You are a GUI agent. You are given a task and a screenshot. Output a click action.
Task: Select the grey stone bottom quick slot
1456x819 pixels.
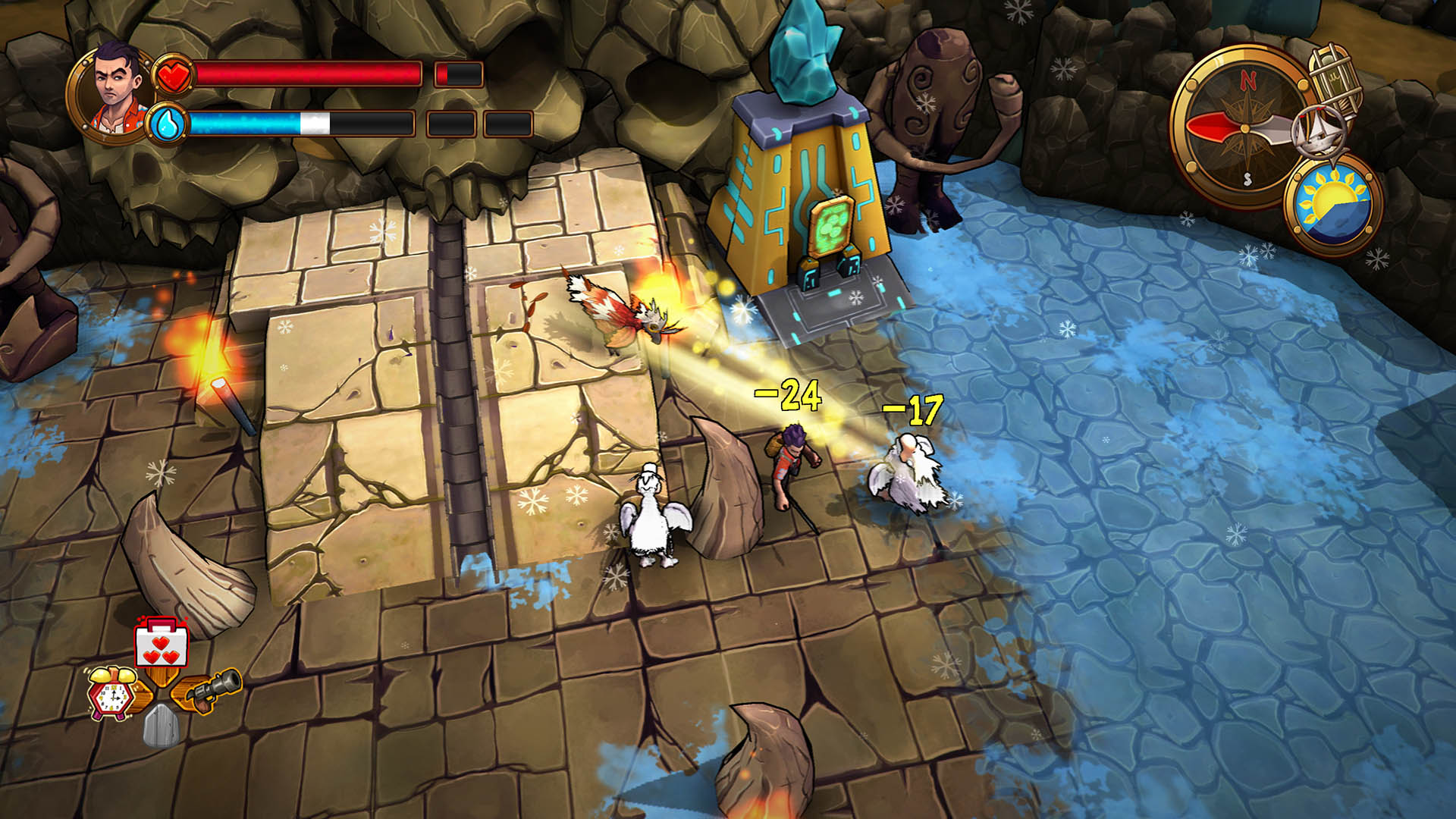[x=161, y=726]
